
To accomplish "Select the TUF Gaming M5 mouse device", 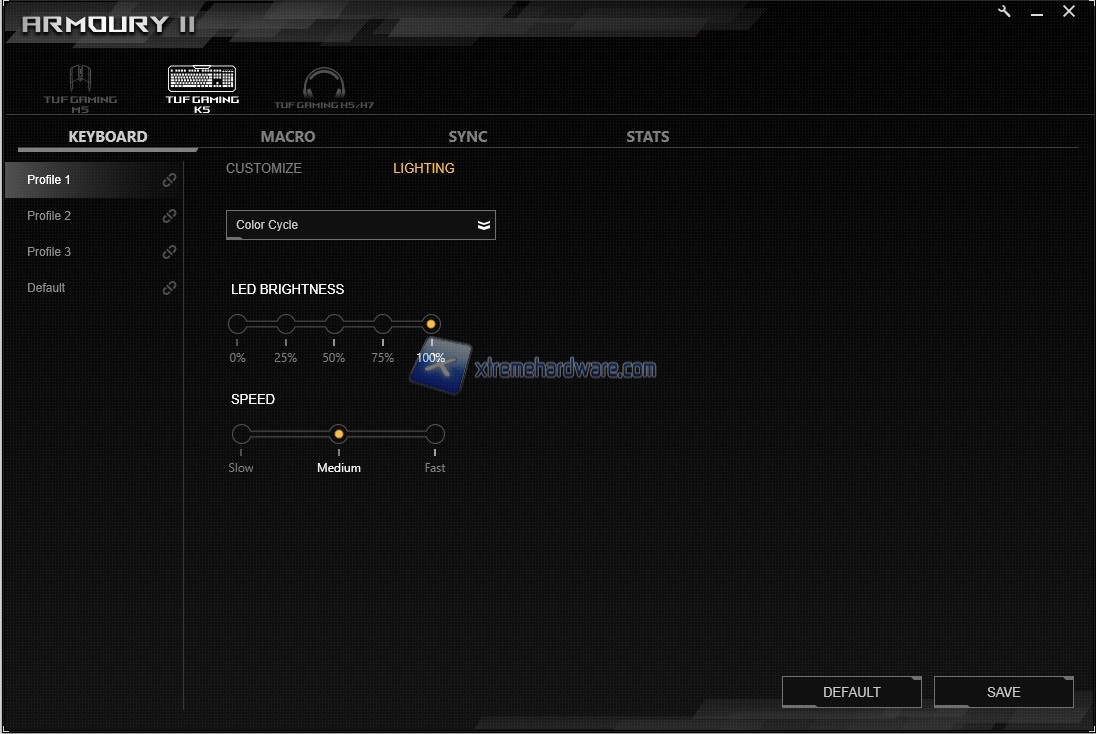I will click(x=80, y=88).
